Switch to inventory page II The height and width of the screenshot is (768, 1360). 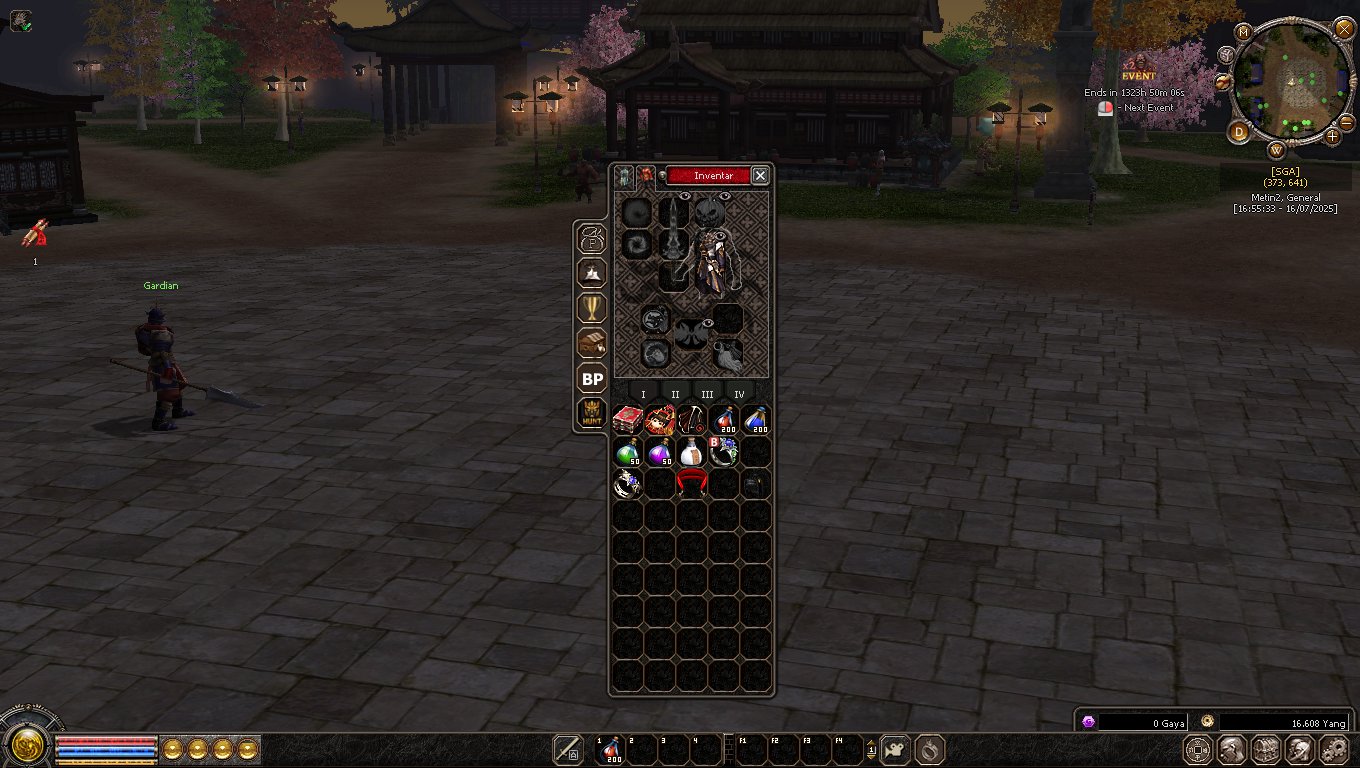[675, 394]
